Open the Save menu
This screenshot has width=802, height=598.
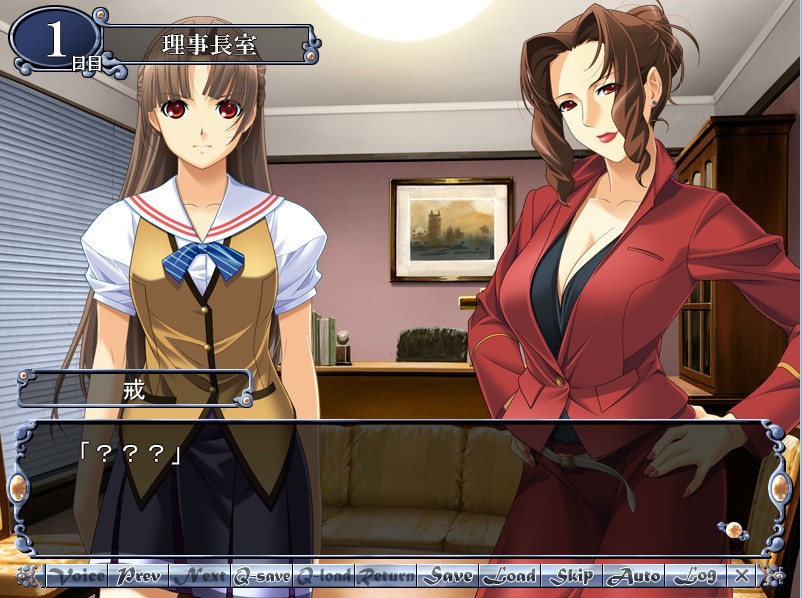pos(448,576)
